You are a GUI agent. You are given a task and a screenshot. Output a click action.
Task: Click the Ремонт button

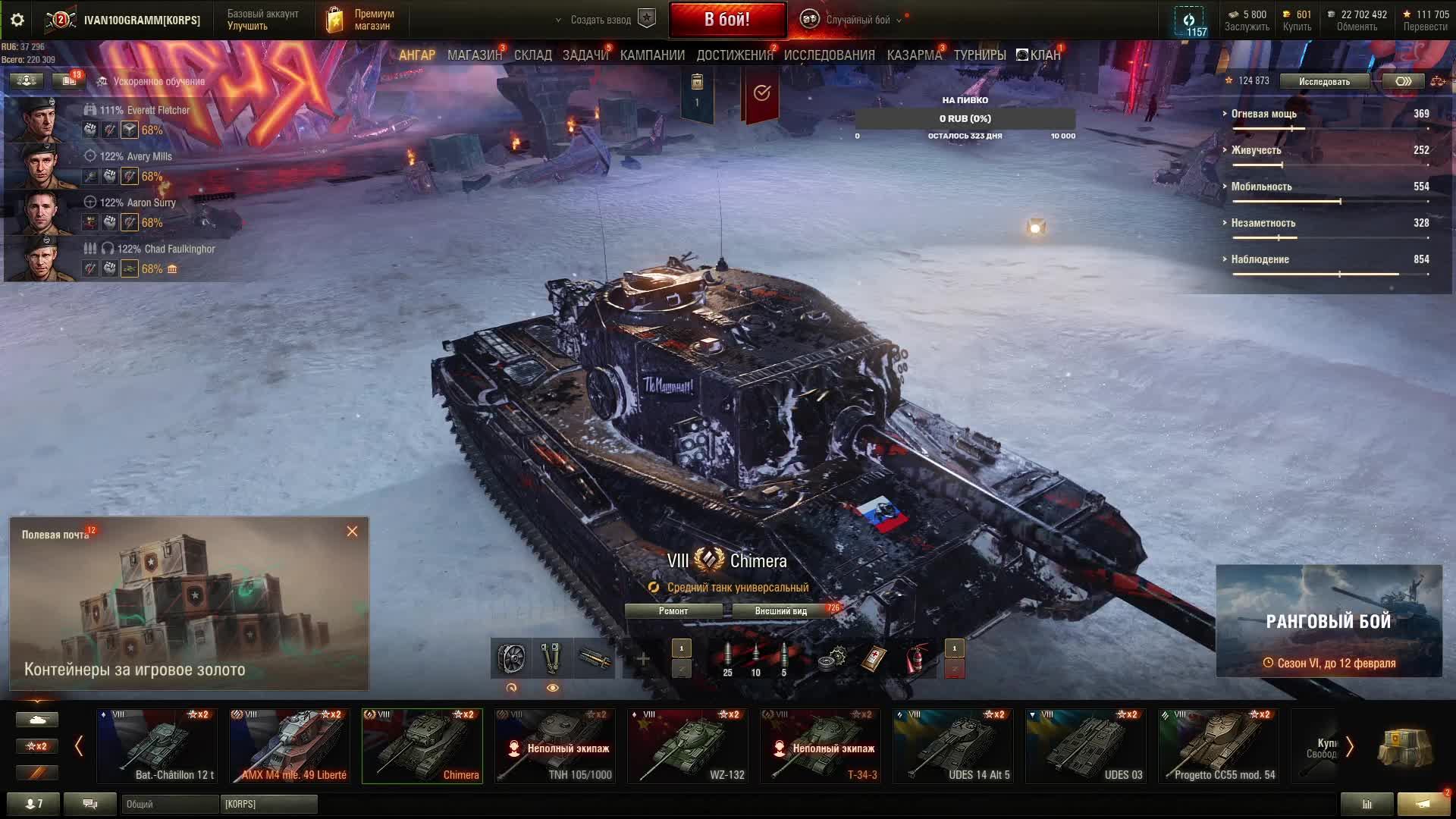pos(673,611)
